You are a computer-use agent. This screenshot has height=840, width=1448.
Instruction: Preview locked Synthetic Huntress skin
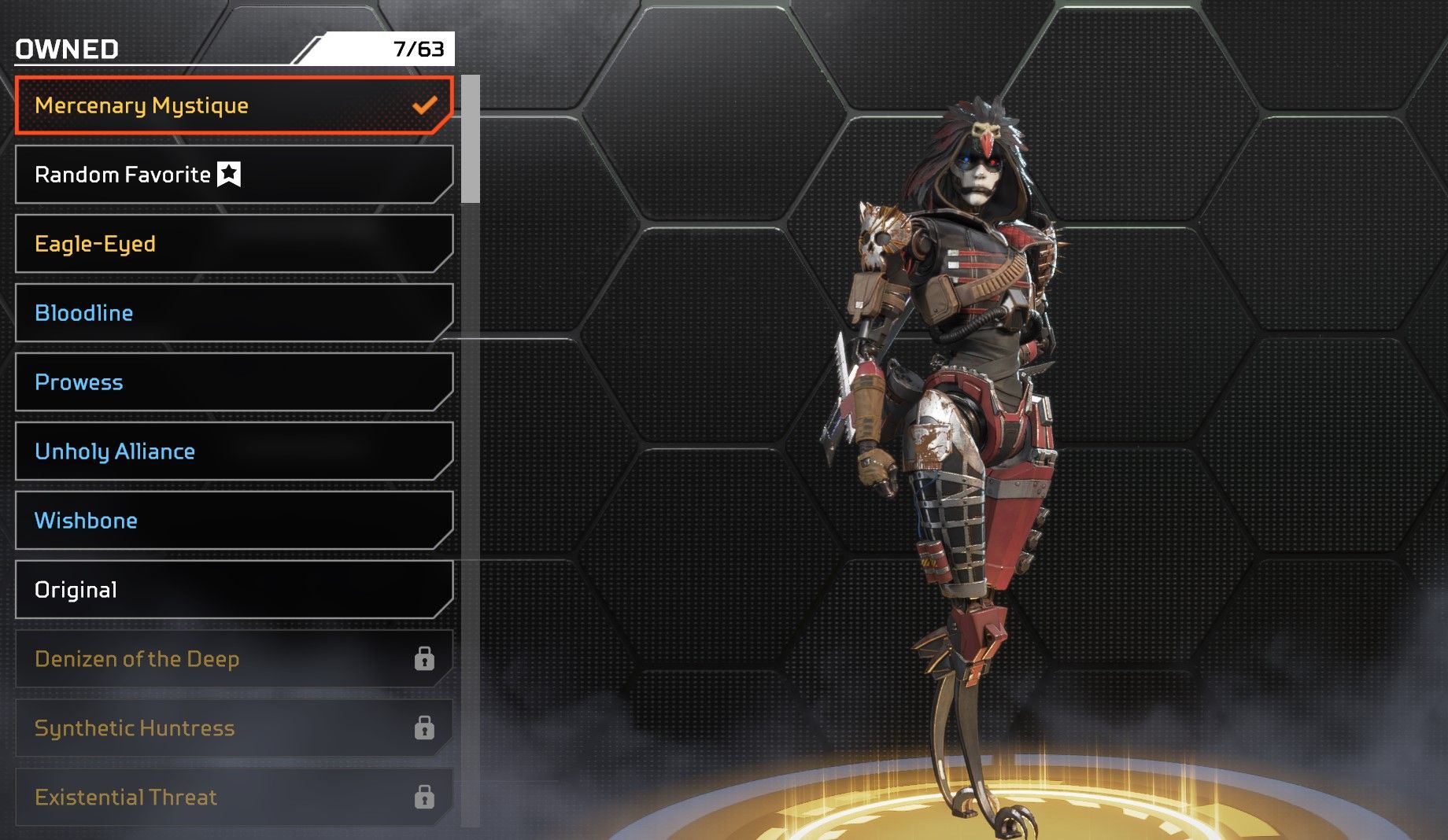click(x=234, y=728)
